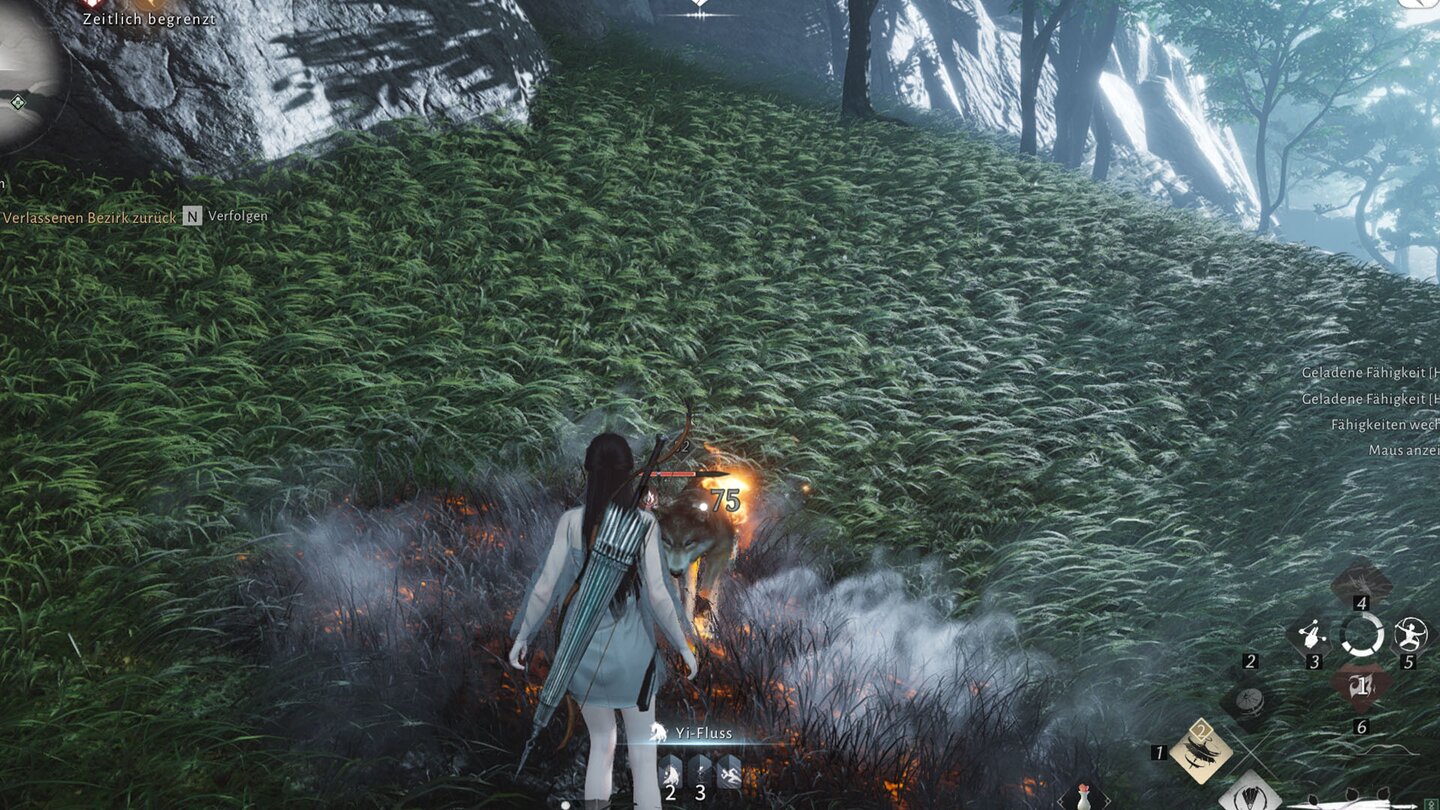Use the ability bound to hotkey 2 in the skill wheel
Screen dimensions: 1440x810
(x=1251, y=700)
